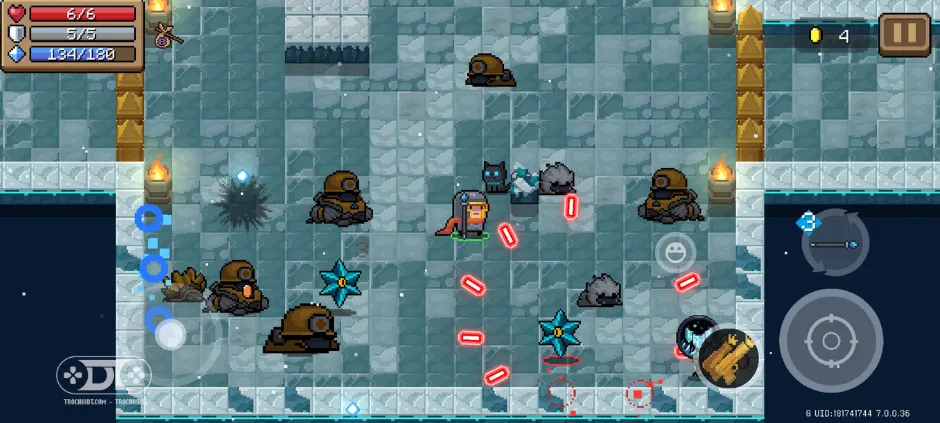Swap weapon using the staff switch button

pyautogui.click(x=834, y=243)
